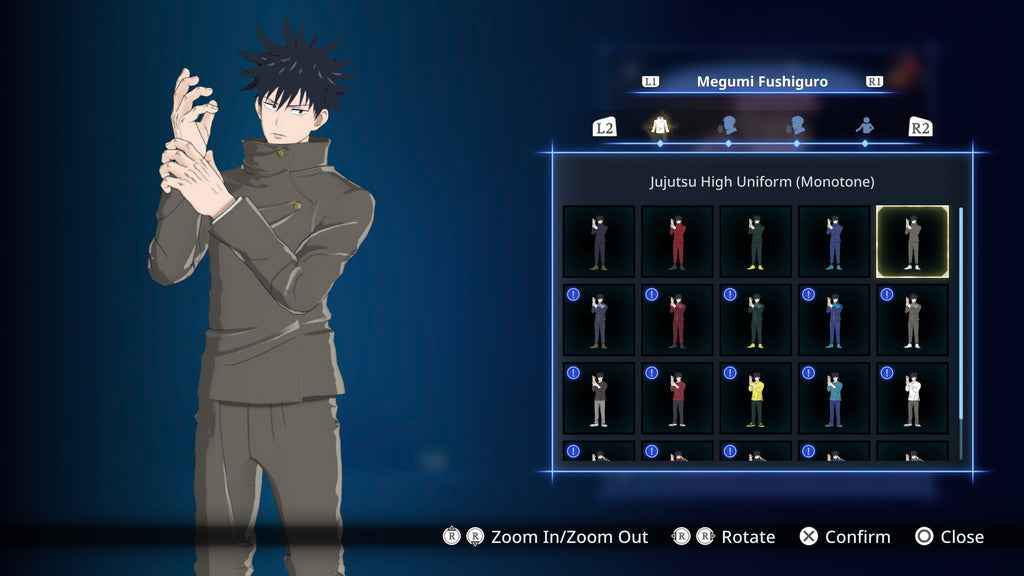Choose the green uniform marked with new badge
Viewport: 1024px width, 576px height.
756,320
